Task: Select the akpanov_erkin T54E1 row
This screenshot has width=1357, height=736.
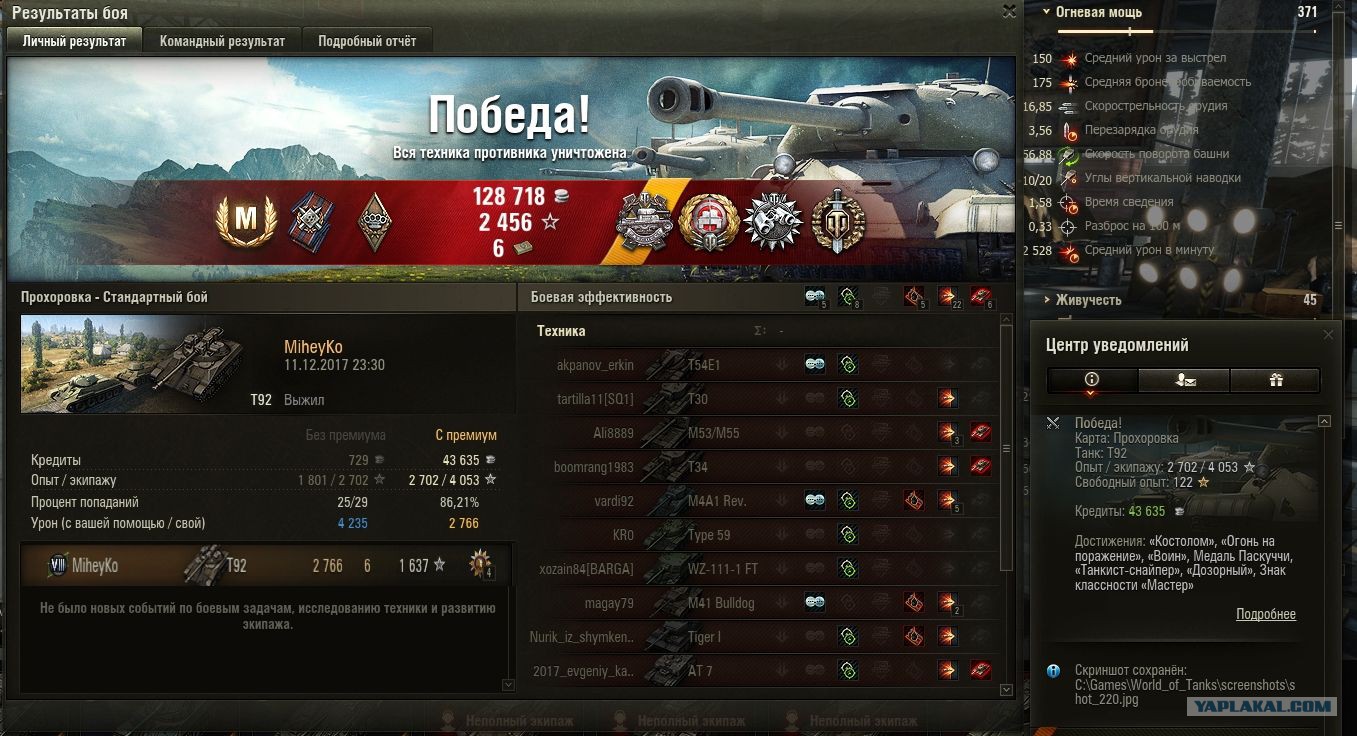Action: (700, 365)
